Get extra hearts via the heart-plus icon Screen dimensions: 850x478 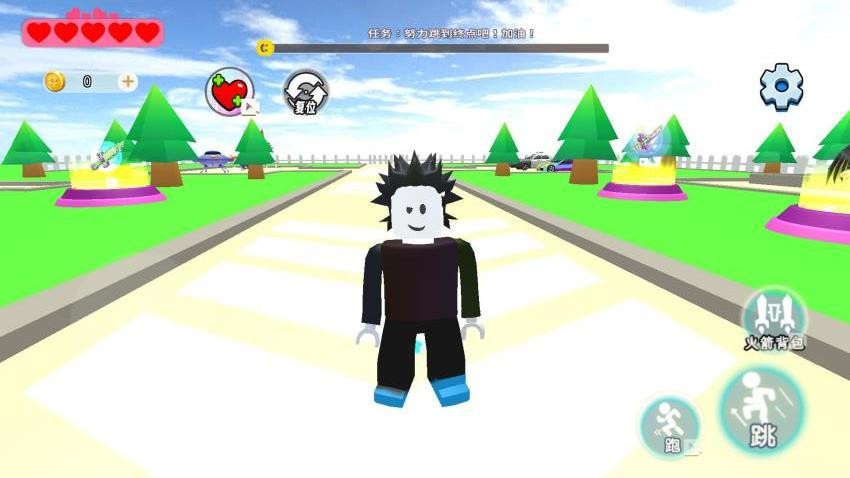(230, 92)
